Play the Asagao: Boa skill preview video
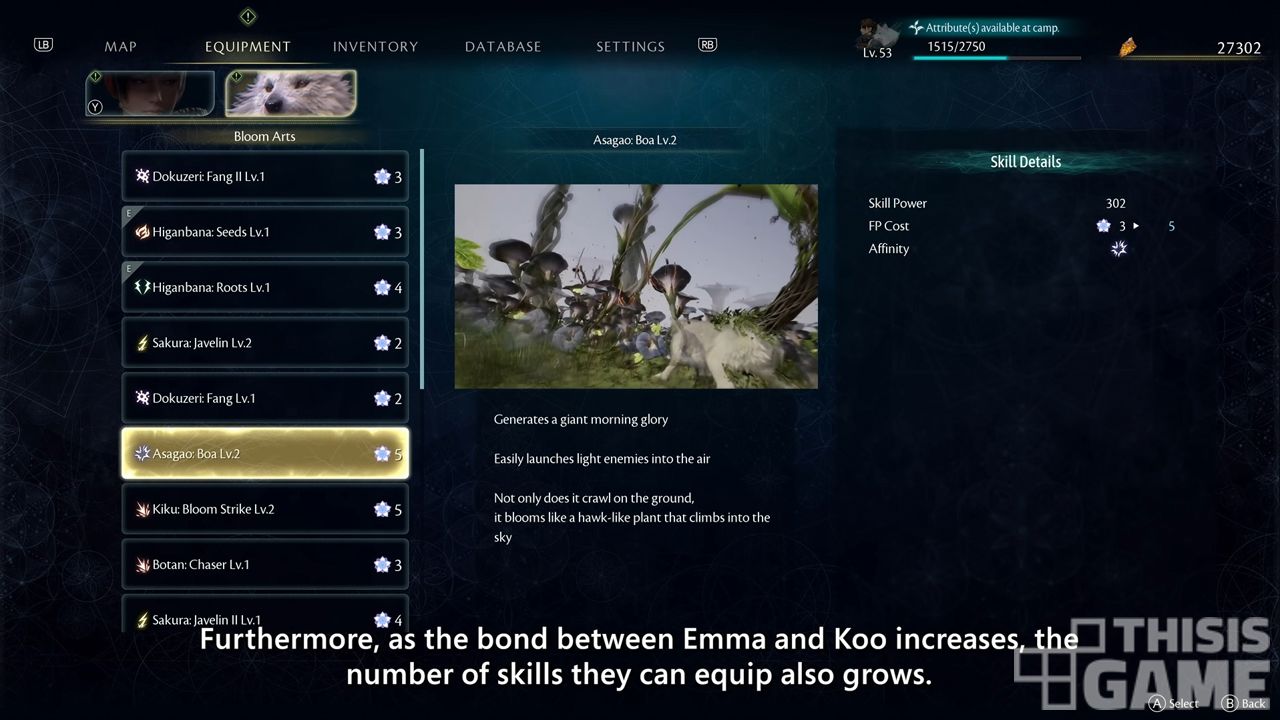 (636, 286)
